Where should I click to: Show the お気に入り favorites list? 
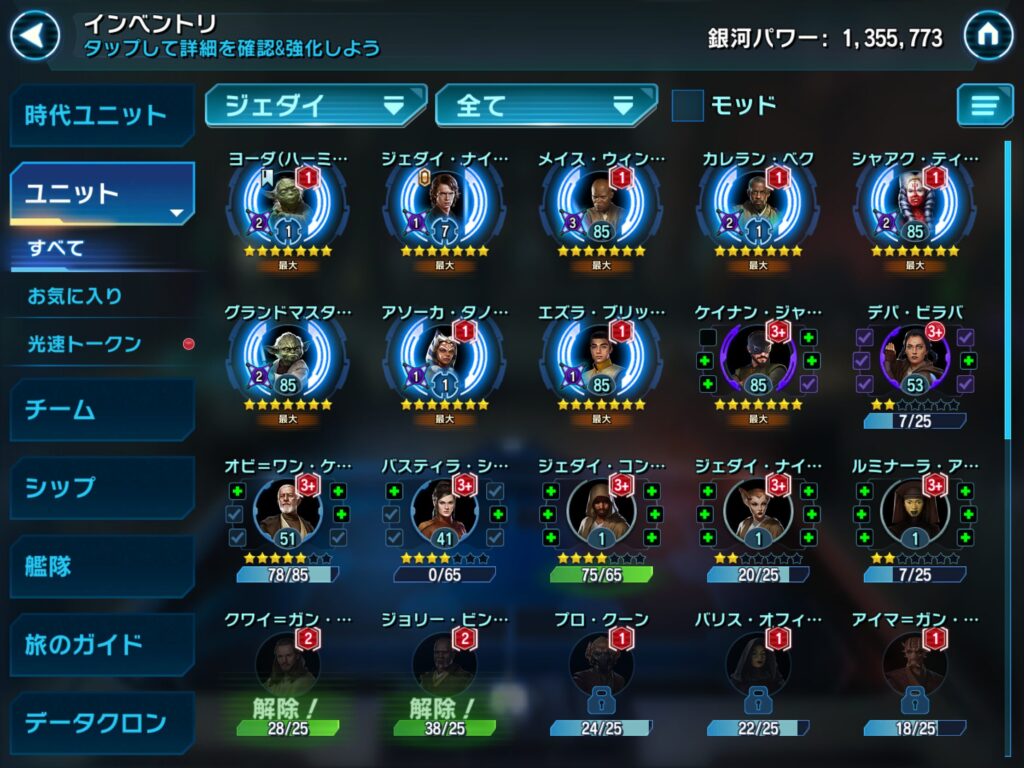pyautogui.click(x=75, y=296)
